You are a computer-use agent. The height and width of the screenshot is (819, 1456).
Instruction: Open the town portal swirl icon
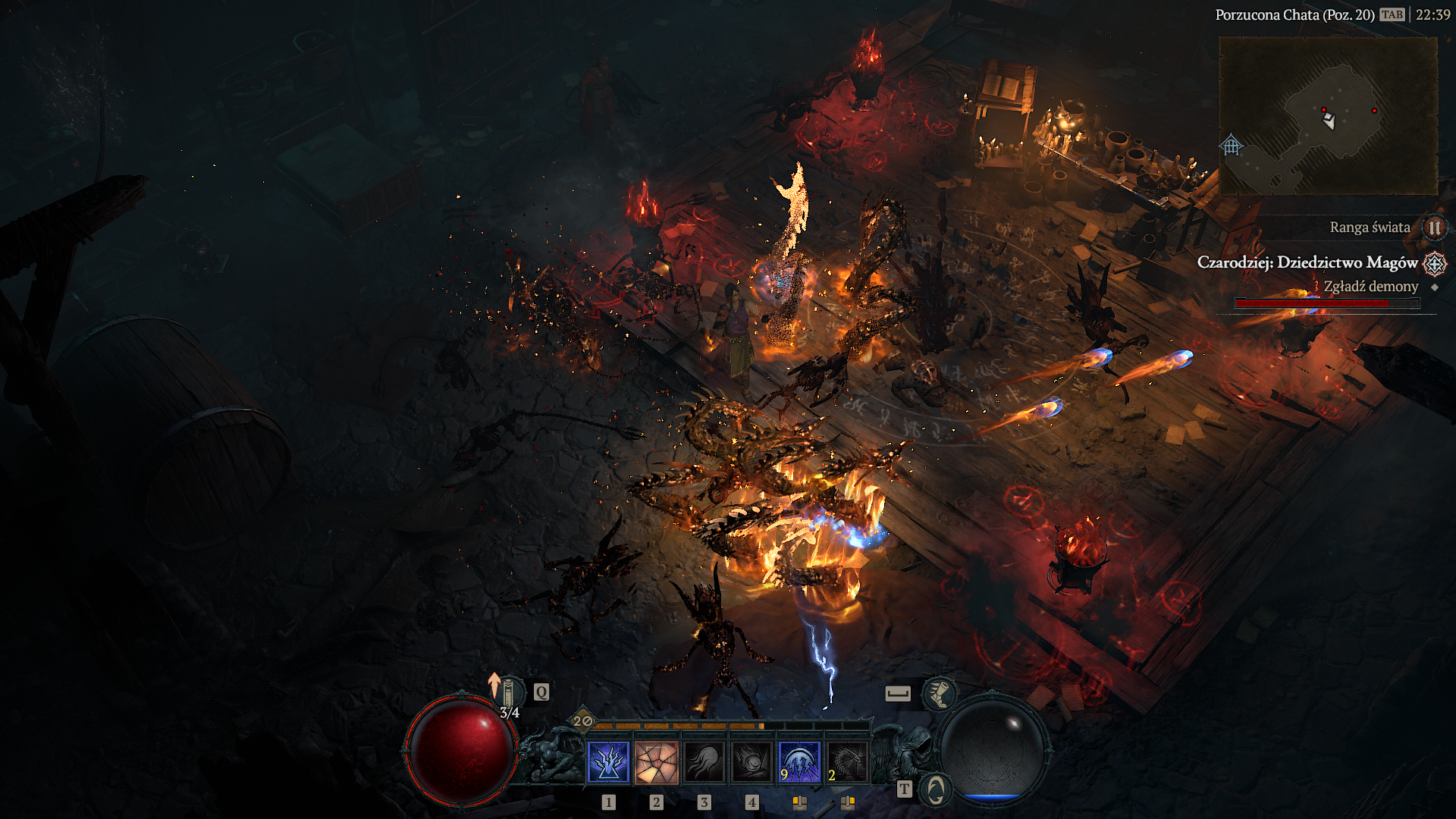point(936,789)
